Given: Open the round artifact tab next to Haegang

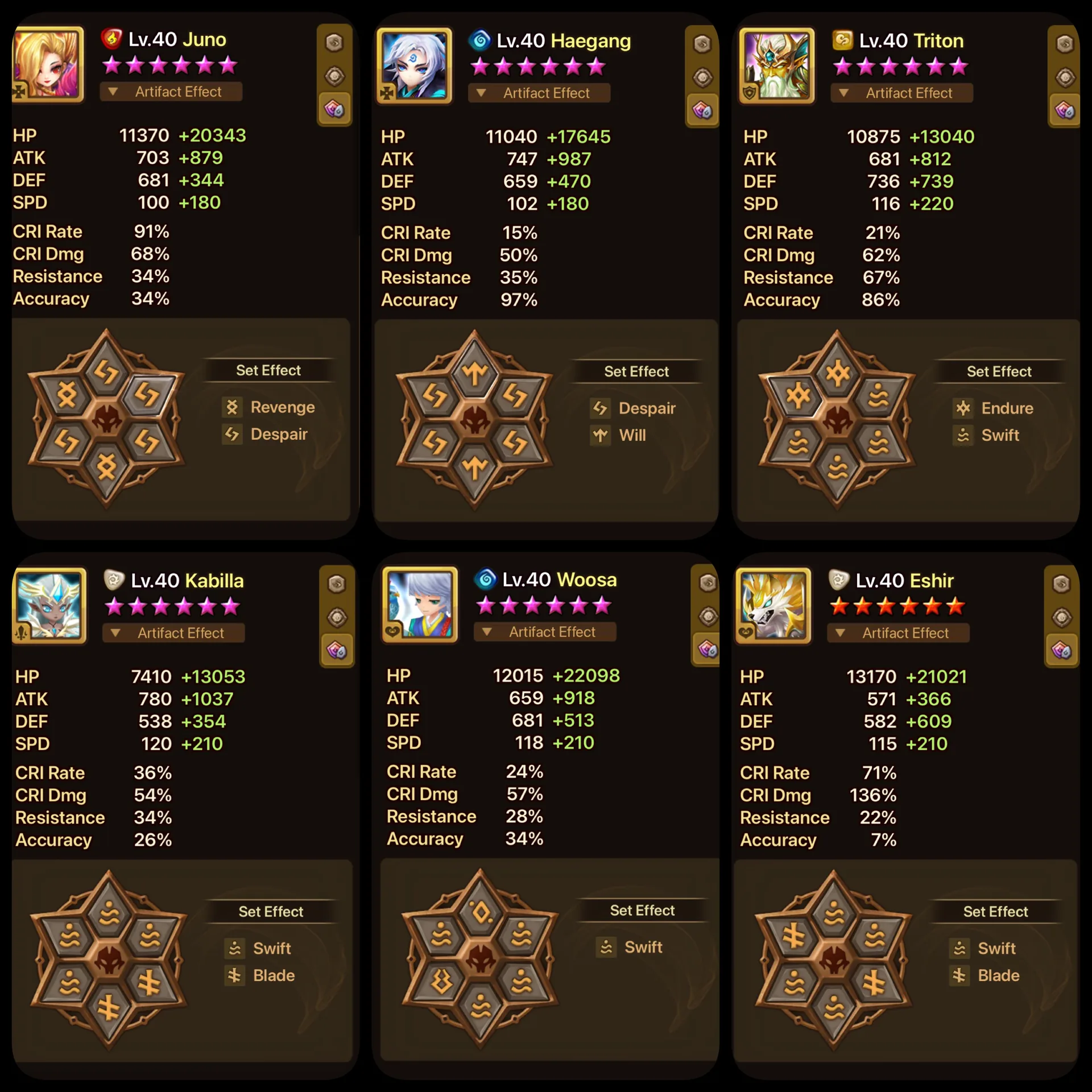Looking at the screenshot, I should (x=702, y=77).
